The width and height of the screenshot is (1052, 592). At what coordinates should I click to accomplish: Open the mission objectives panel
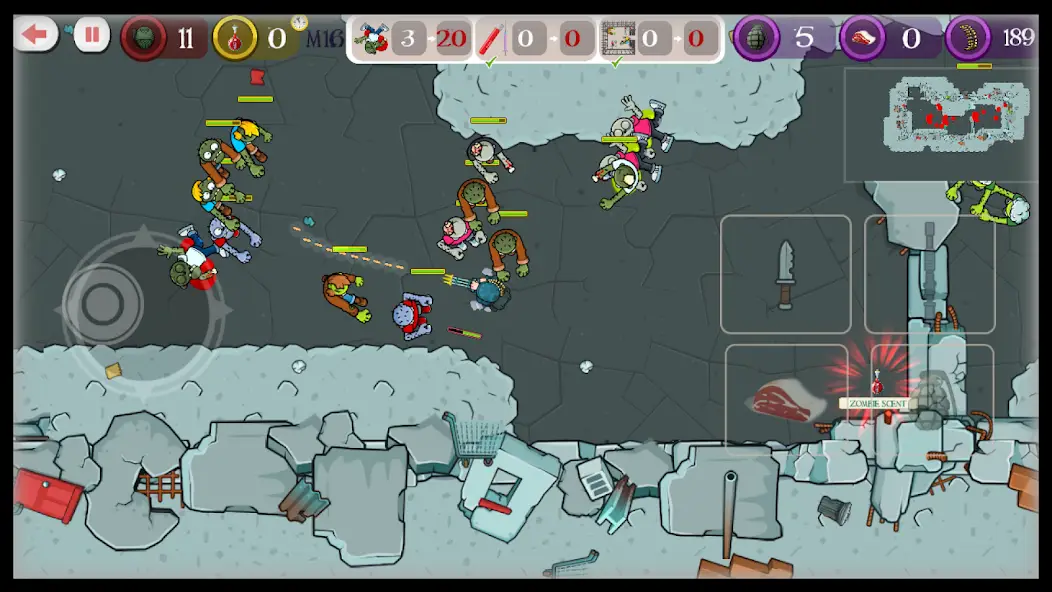pyautogui.click(x=535, y=40)
